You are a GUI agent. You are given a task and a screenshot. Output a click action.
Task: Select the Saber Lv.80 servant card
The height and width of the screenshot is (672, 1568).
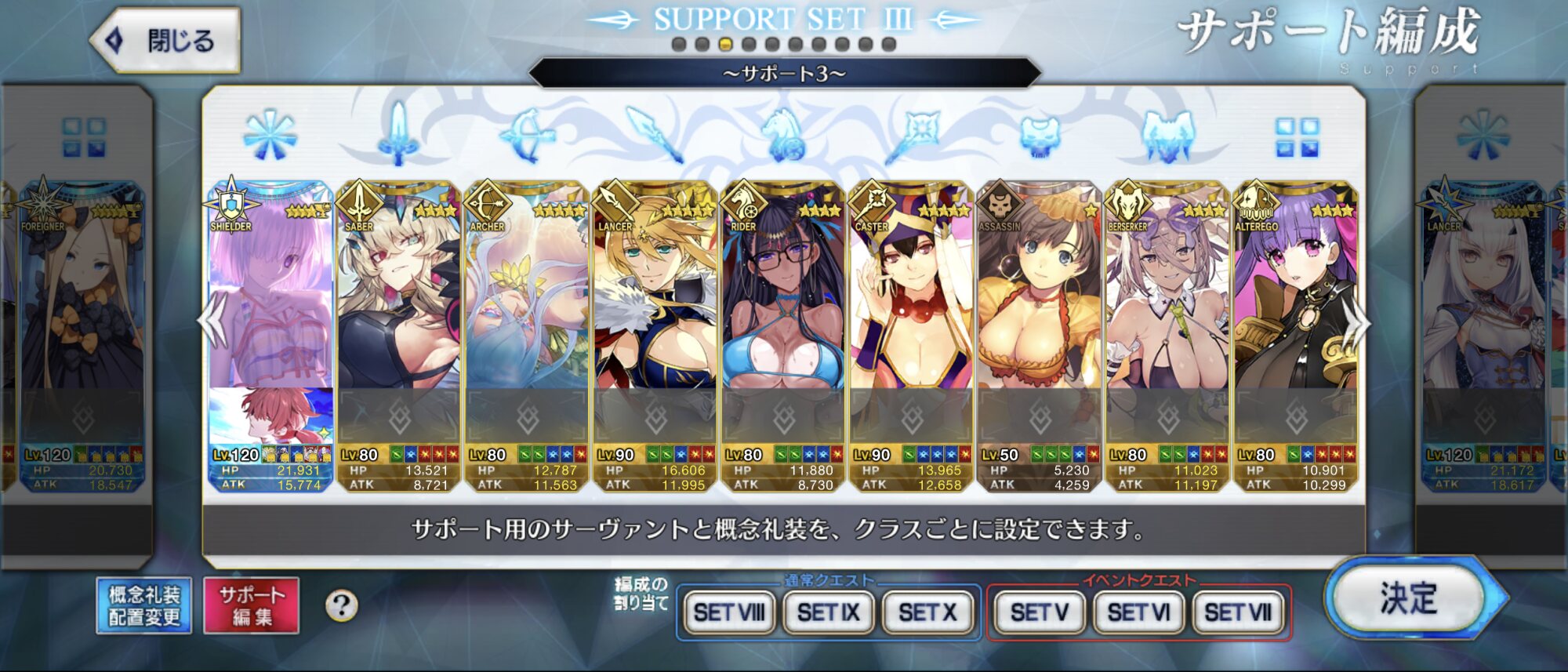tap(398, 314)
